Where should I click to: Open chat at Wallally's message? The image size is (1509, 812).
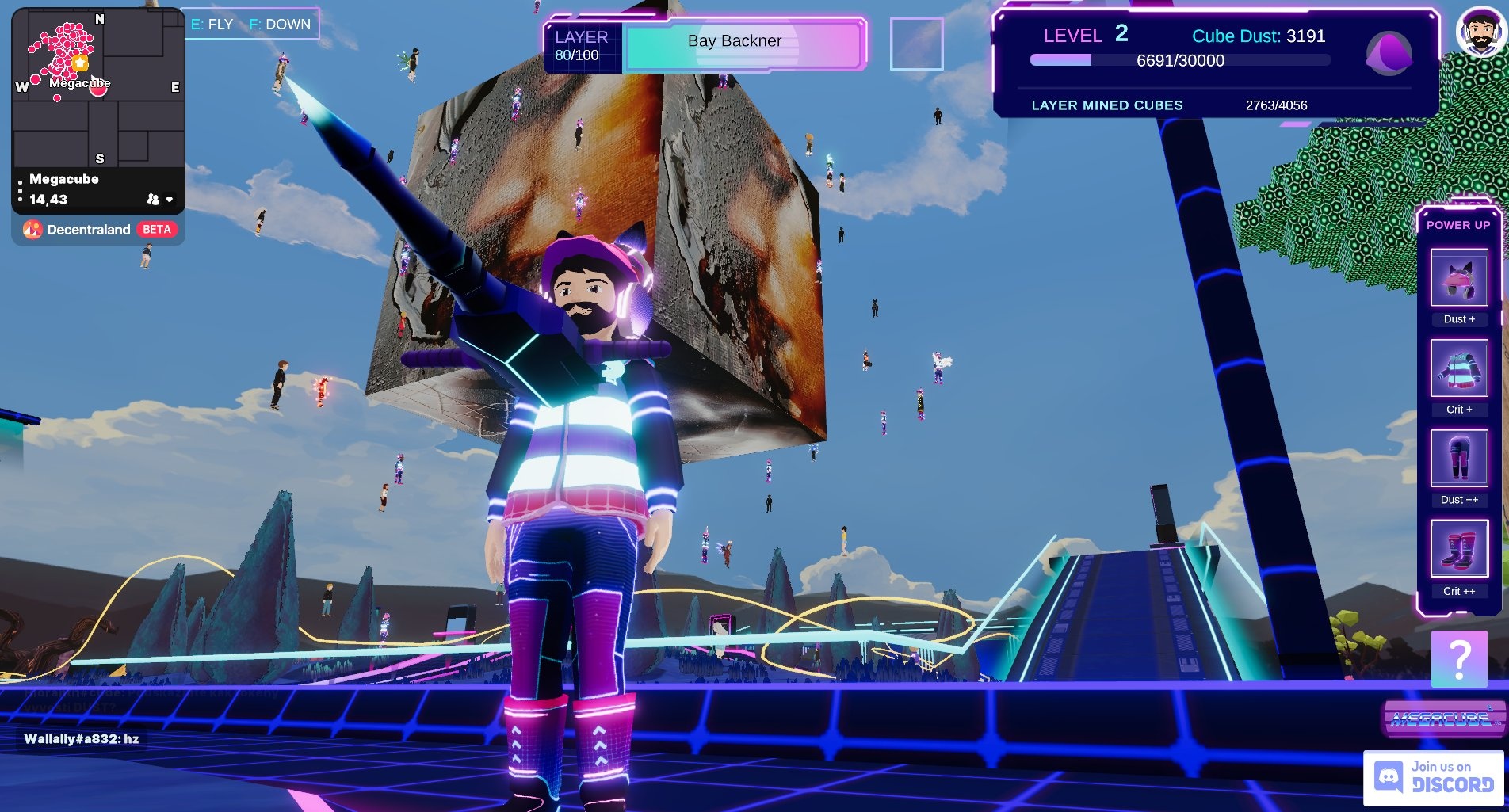[x=81, y=739]
